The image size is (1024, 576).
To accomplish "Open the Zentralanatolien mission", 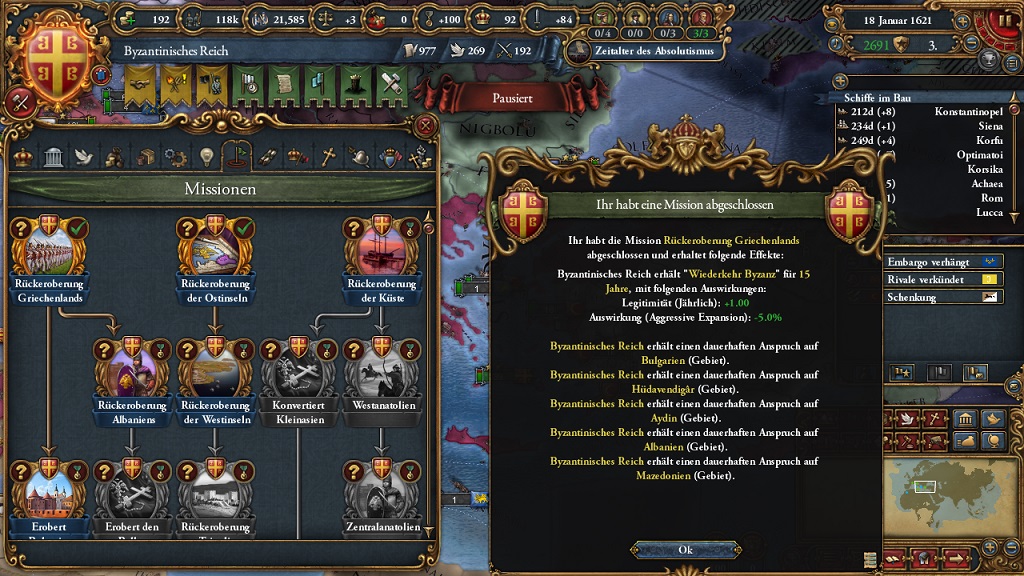I will tap(381, 488).
